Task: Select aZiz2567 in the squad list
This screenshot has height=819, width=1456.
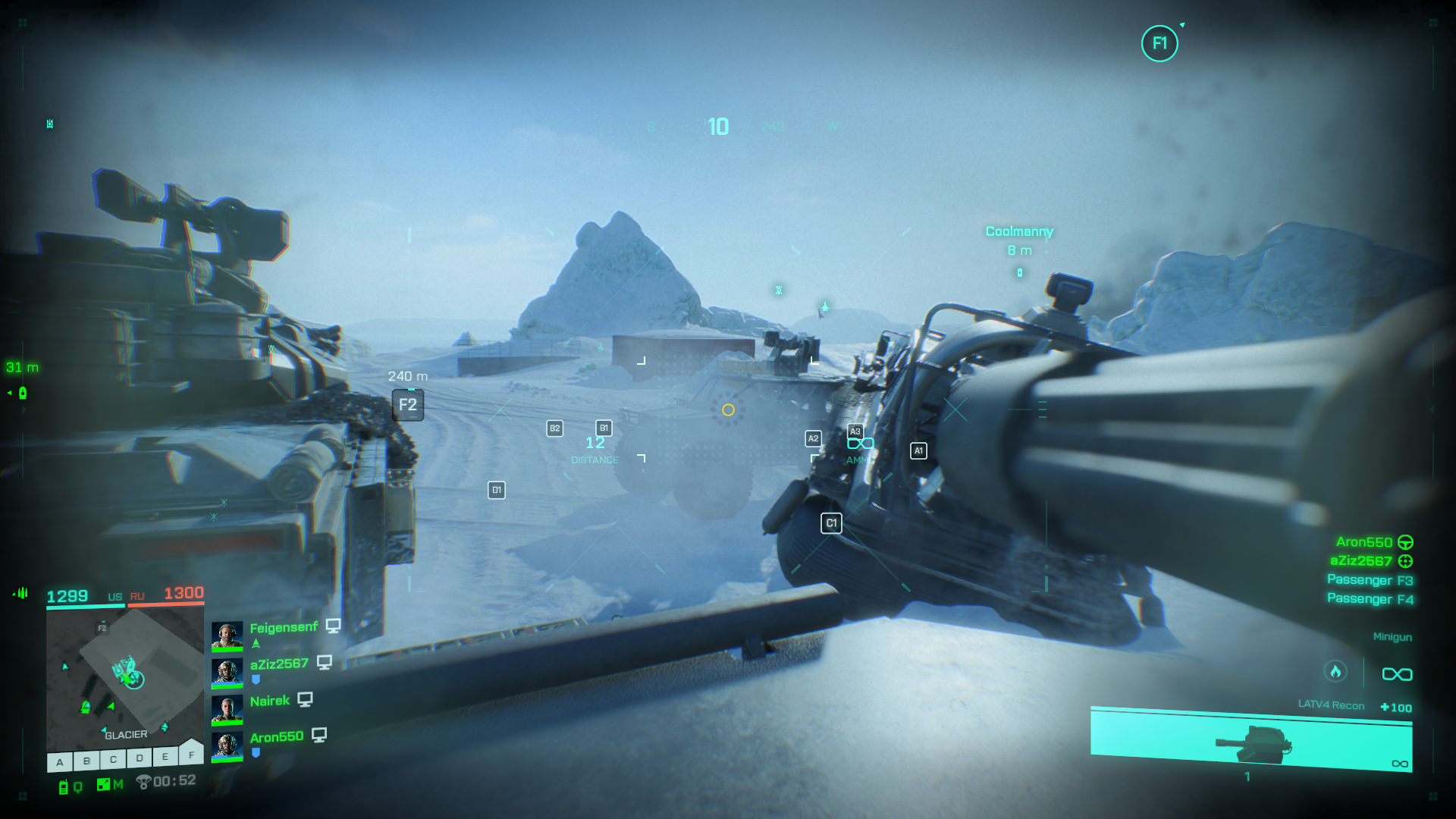Action: click(x=279, y=664)
